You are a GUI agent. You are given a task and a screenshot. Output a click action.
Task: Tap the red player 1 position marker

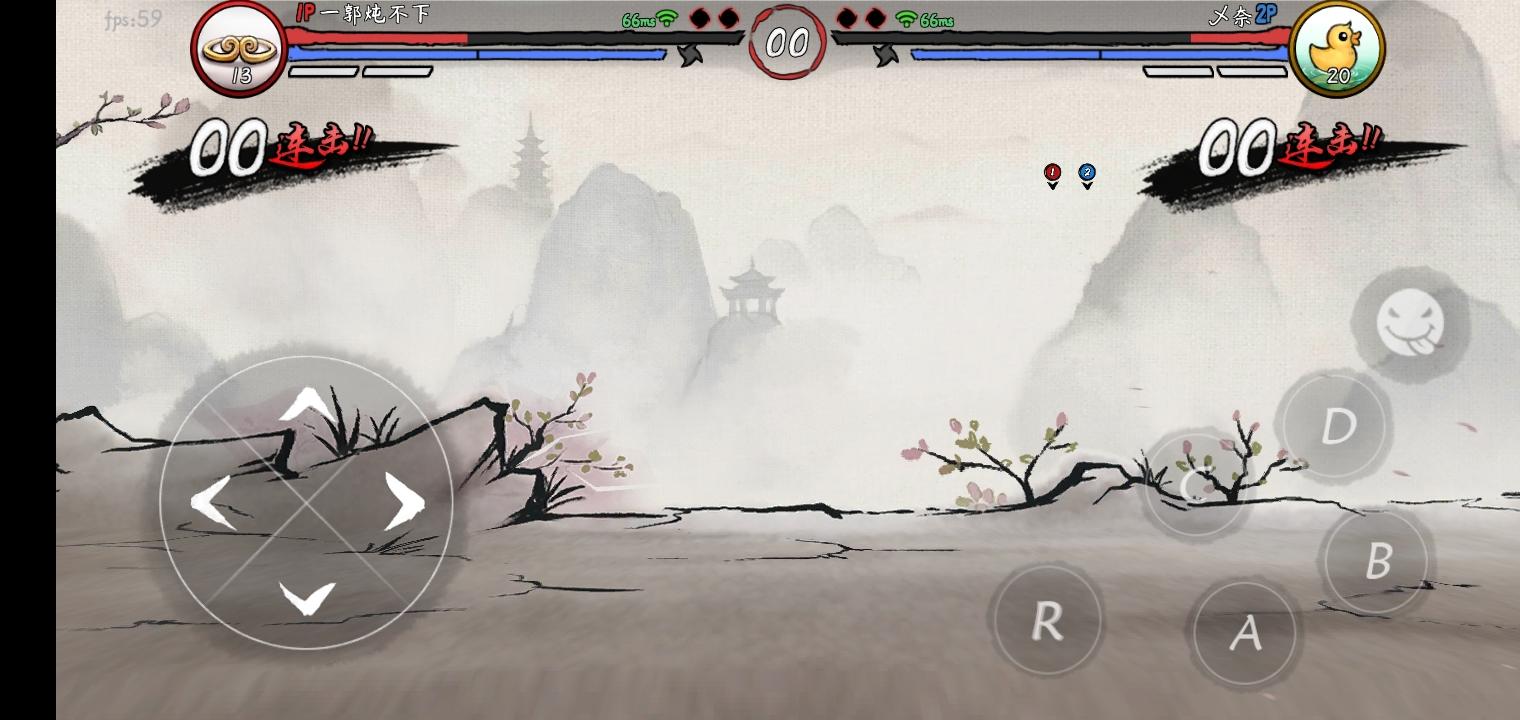(1052, 172)
